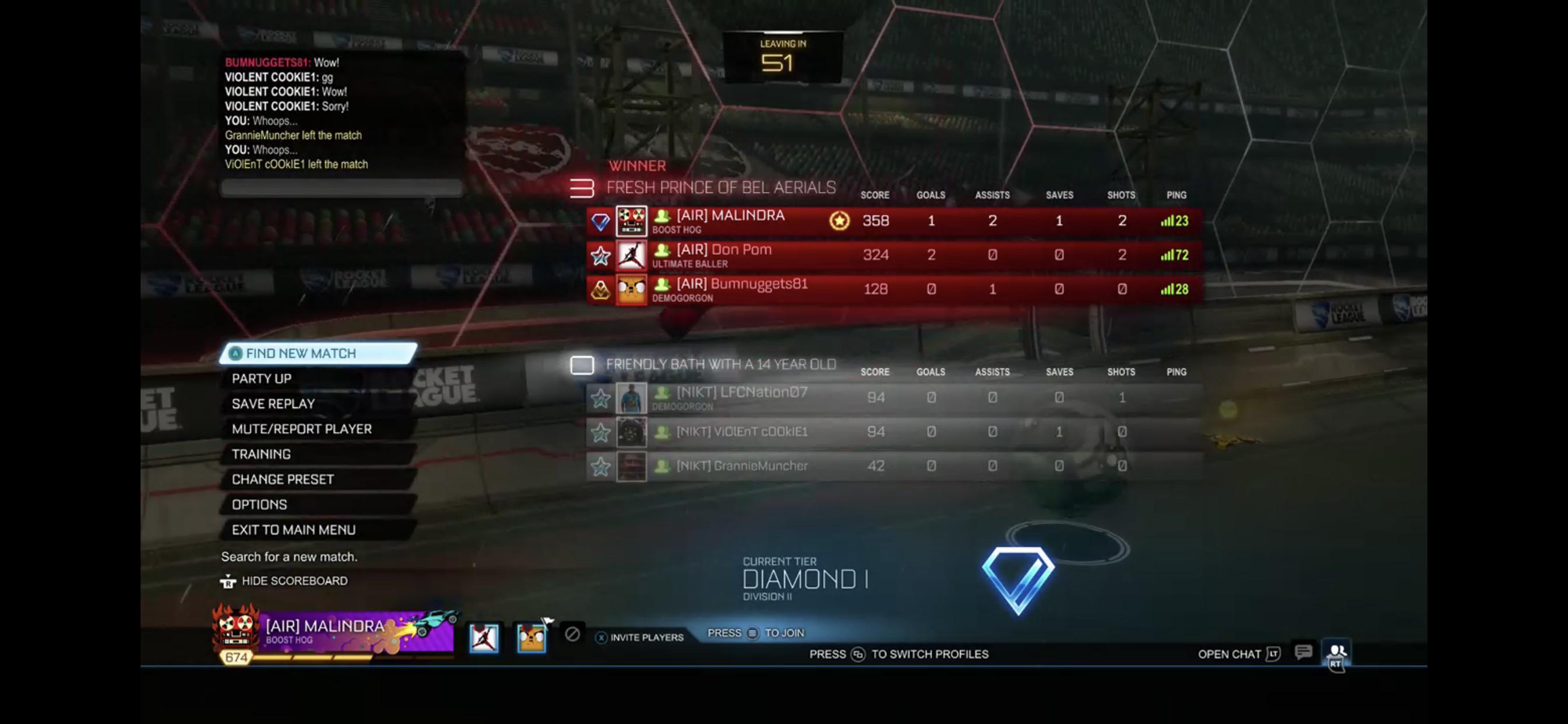Select Find New Match
This screenshot has width=1568, height=724.
pyautogui.click(x=300, y=353)
